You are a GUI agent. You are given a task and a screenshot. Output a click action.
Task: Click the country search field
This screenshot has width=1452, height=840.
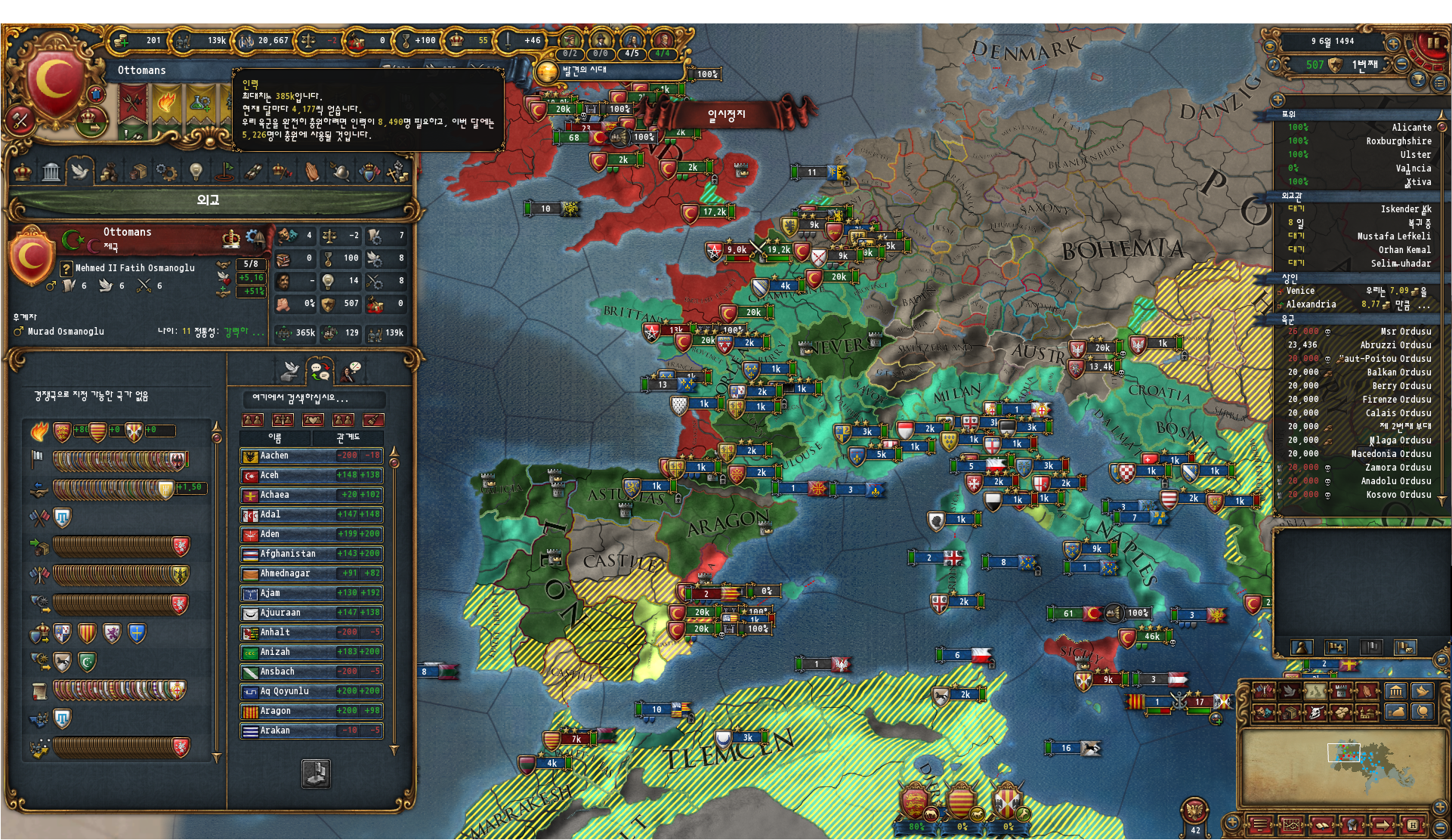313,399
